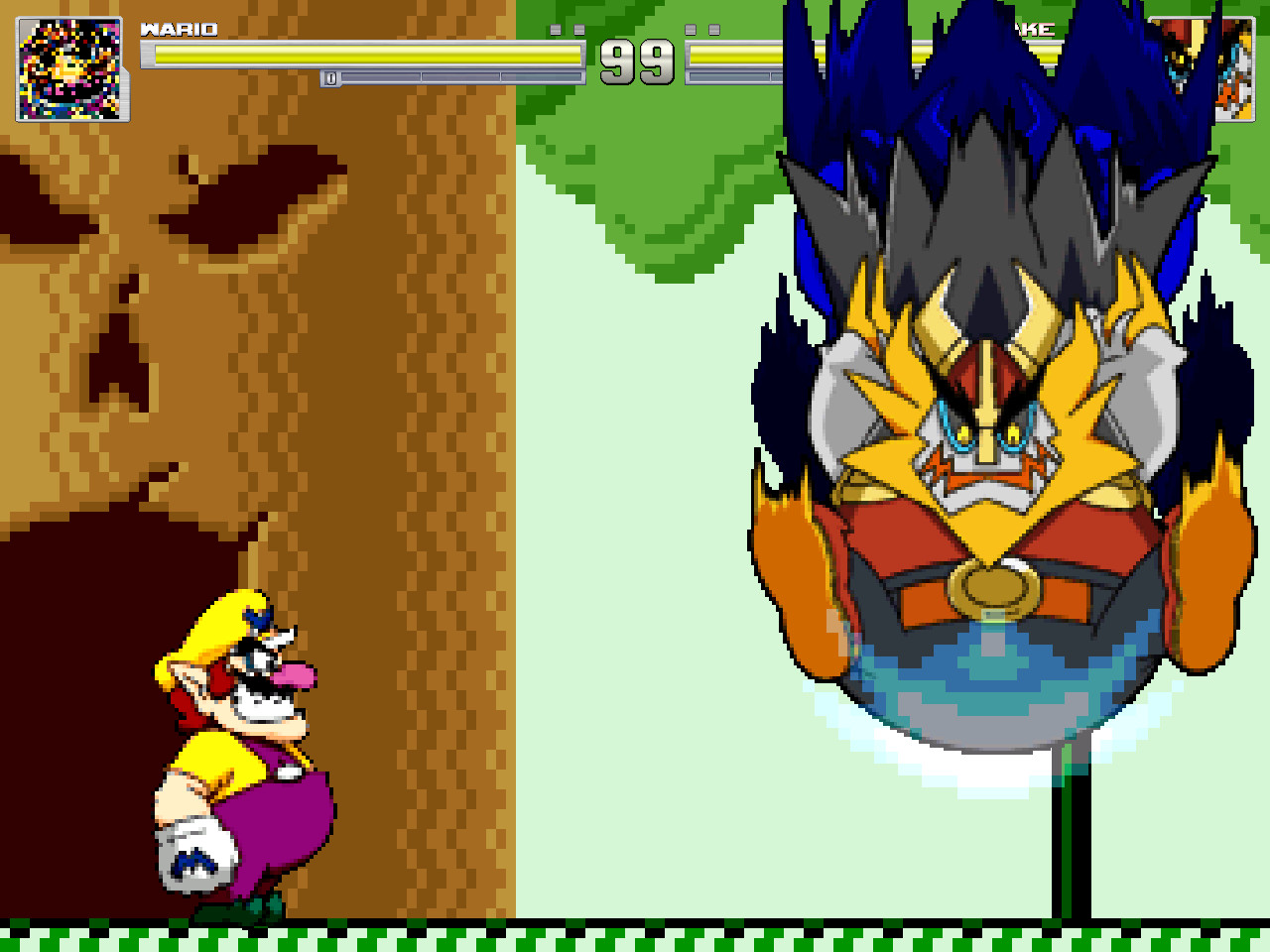The width and height of the screenshot is (1270, 952).
Task: Click the small combo counter icon above timer
Action: pos(580,28)
